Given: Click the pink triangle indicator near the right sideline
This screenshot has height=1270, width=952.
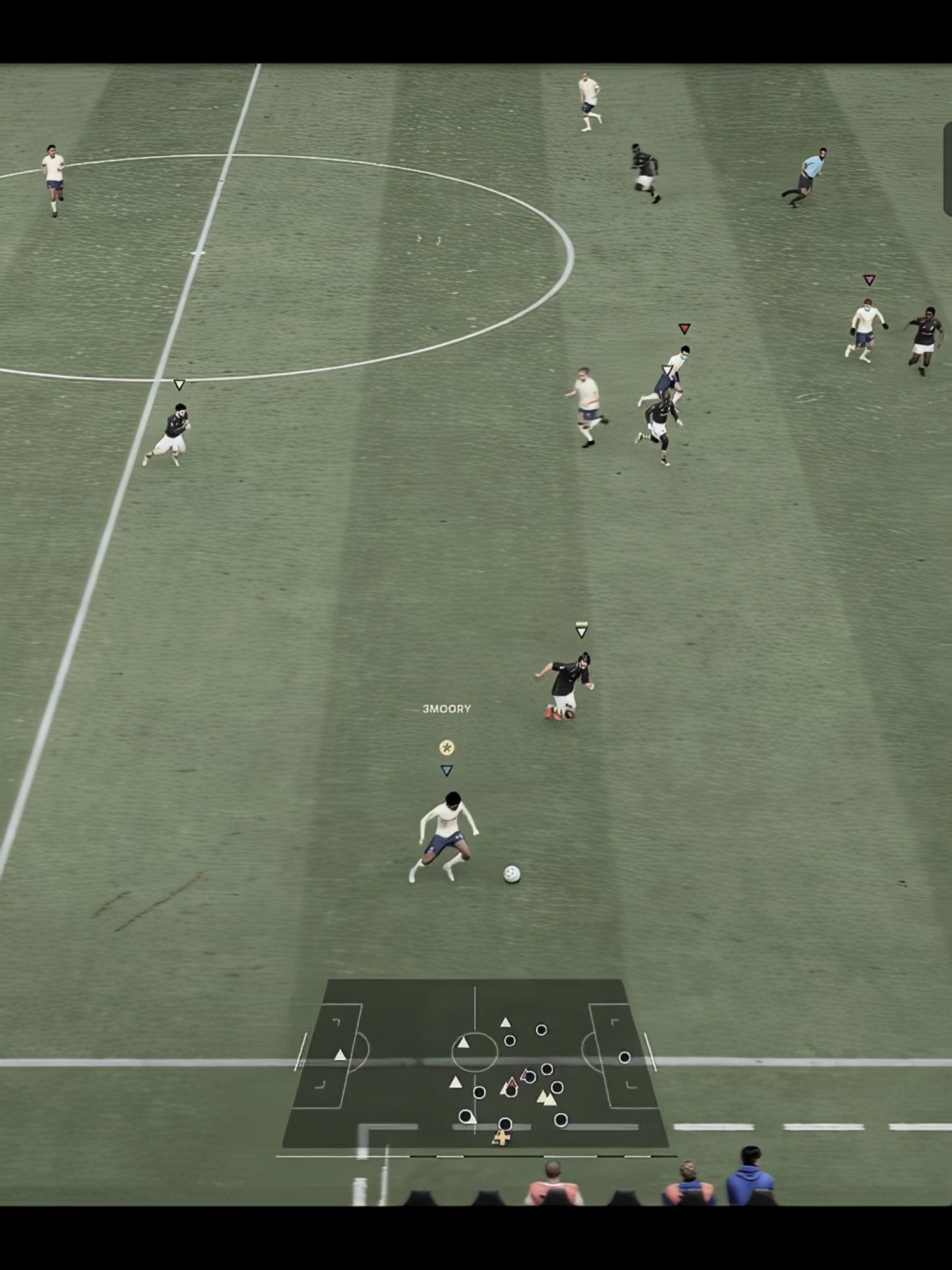Looking at the screenshot, I should [x=869, y=278].
